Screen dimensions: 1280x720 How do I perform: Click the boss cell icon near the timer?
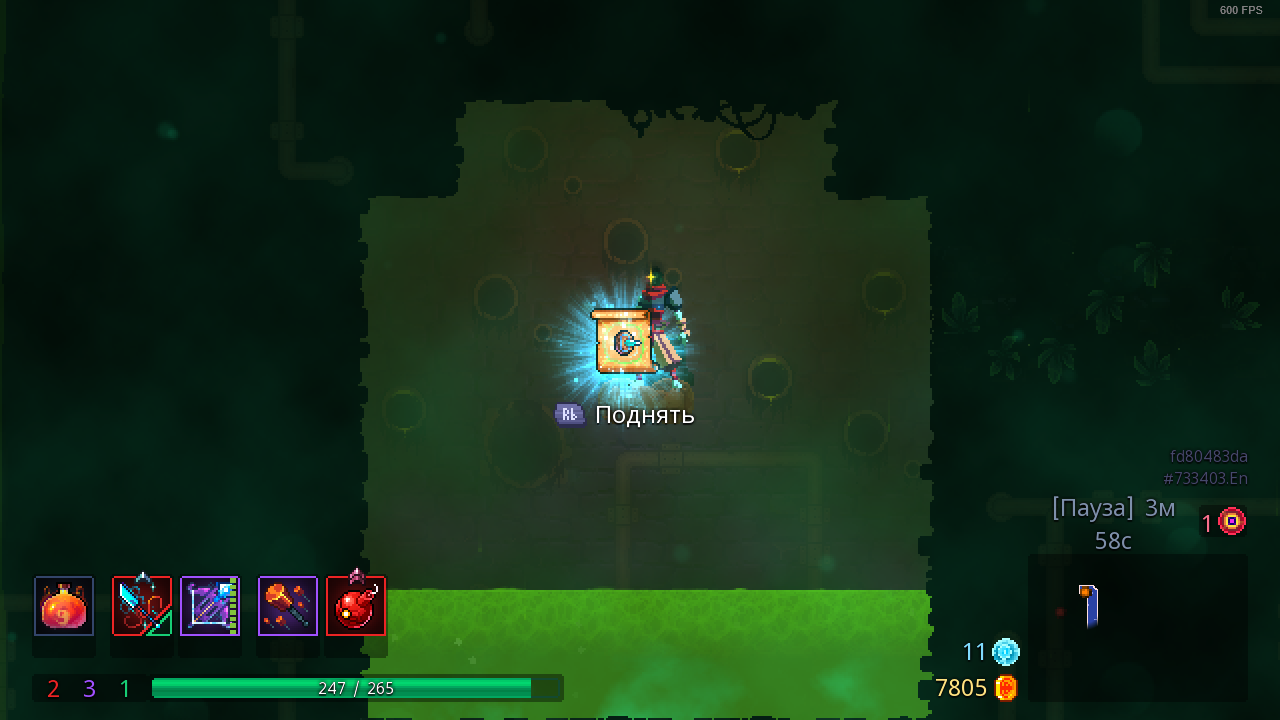[1231, 520]
